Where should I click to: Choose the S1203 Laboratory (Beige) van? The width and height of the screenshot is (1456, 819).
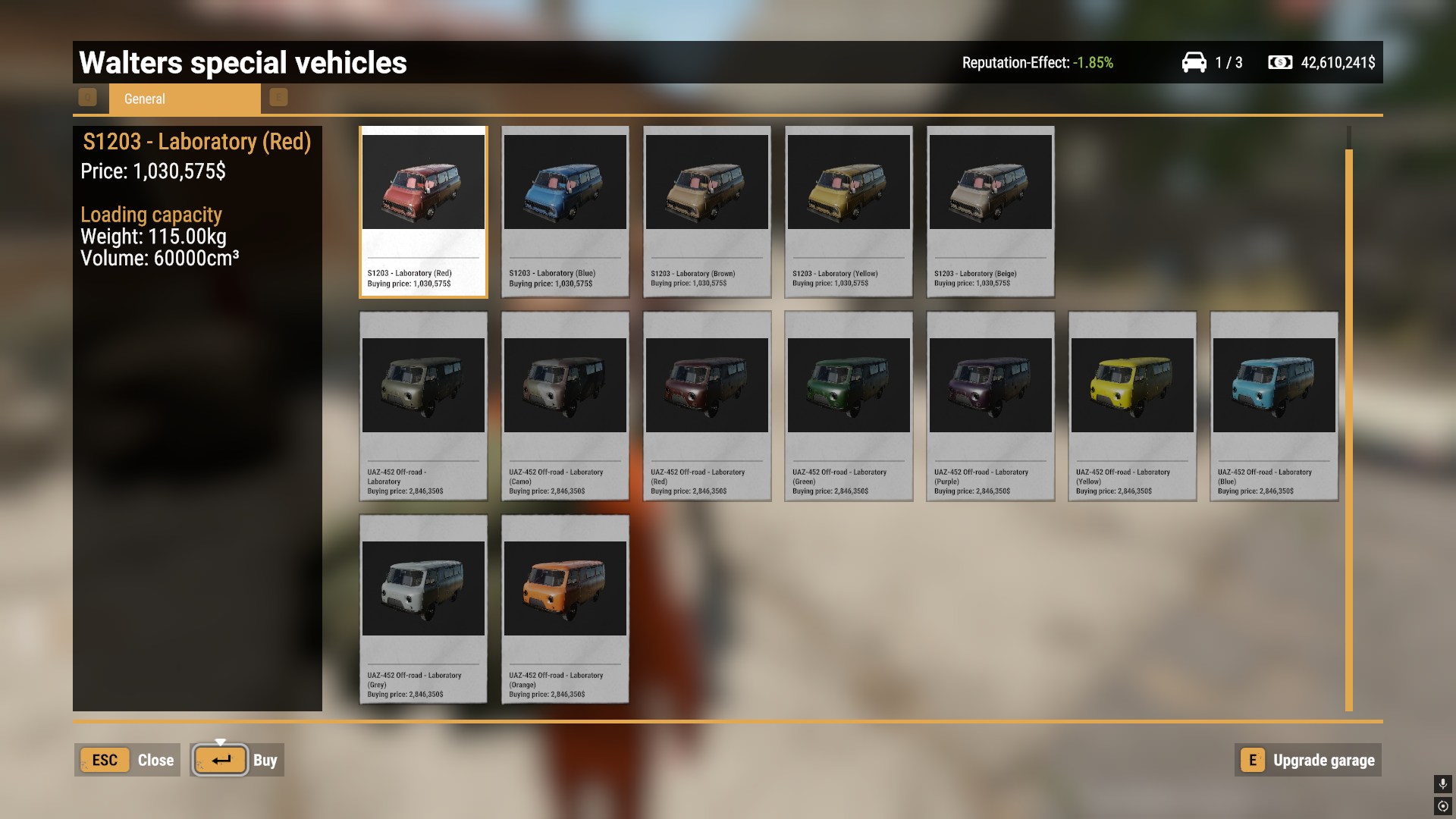990,212
